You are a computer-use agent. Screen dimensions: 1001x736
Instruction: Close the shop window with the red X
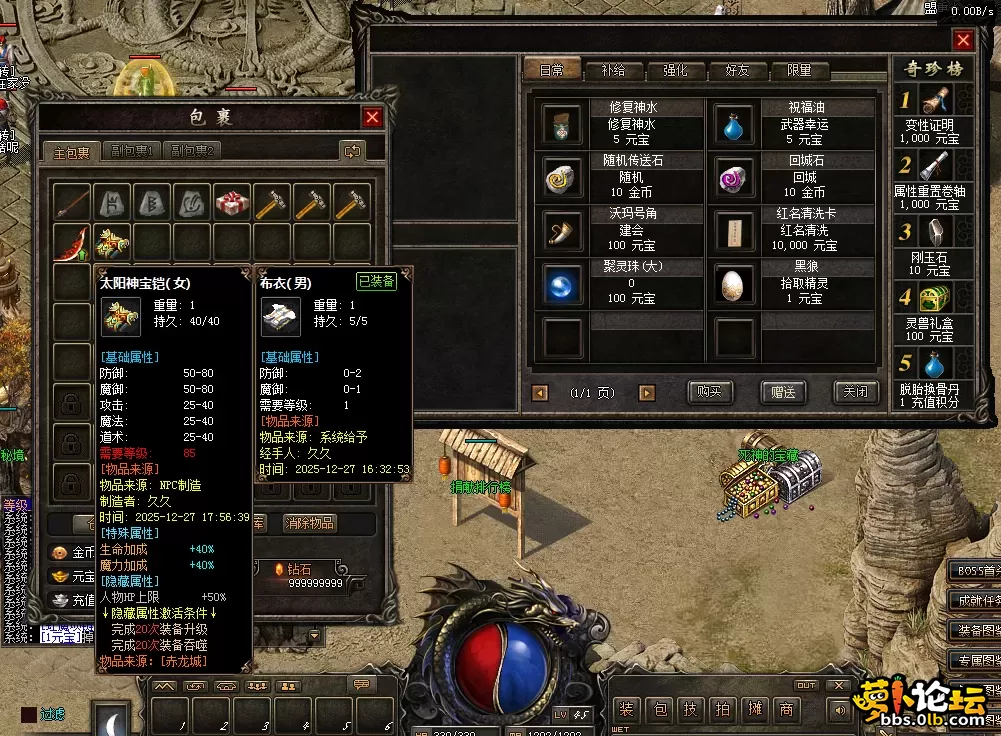click(963, 40)
